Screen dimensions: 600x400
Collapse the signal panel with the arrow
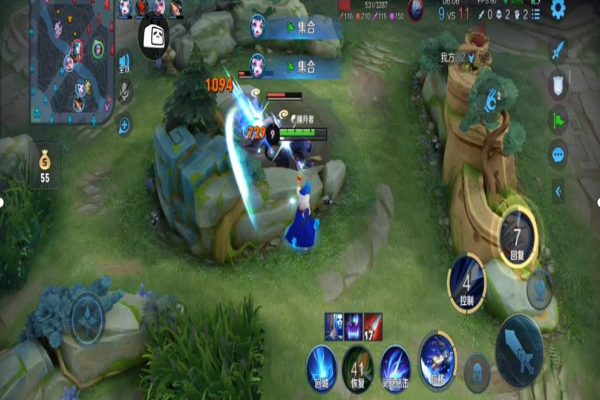click(x=558, y=190)
